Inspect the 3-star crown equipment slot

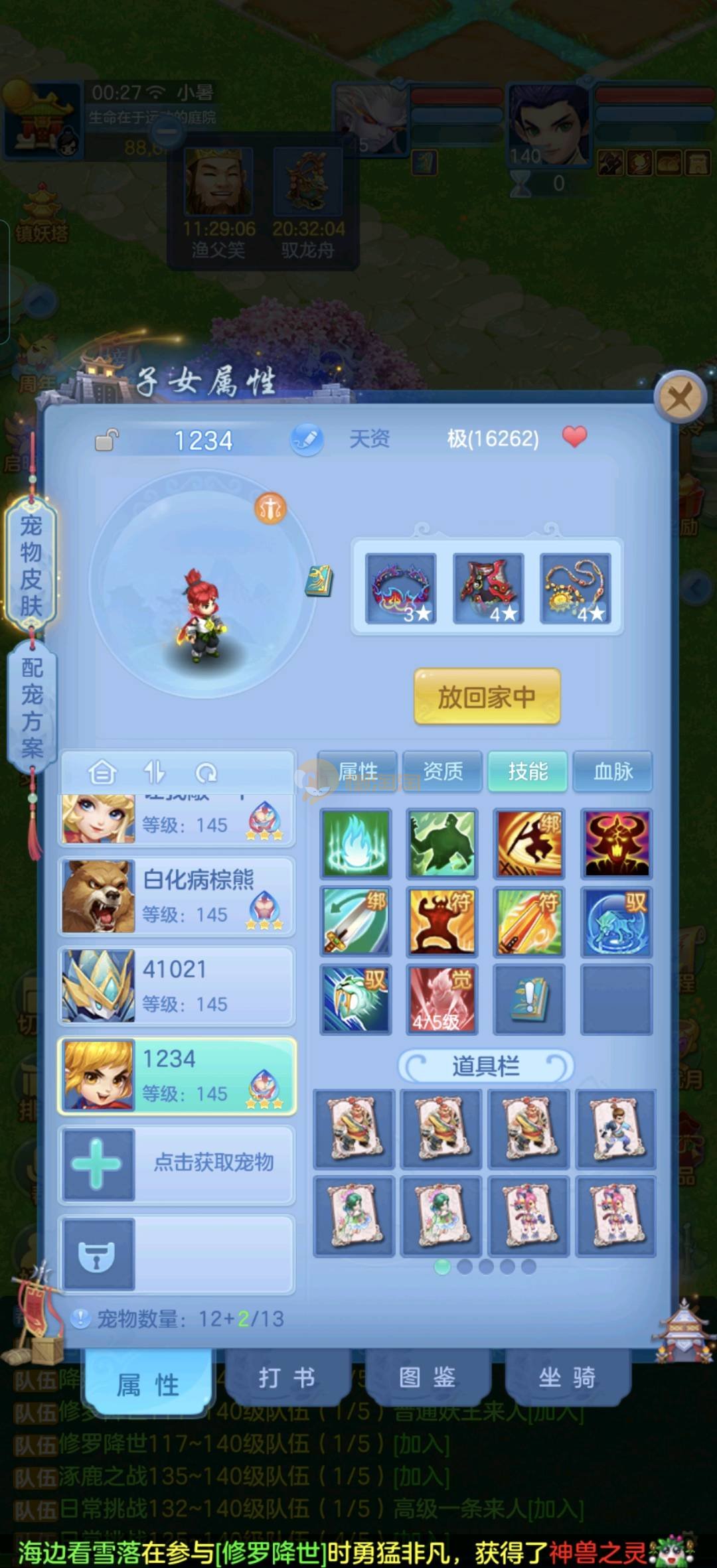point(401,588)
